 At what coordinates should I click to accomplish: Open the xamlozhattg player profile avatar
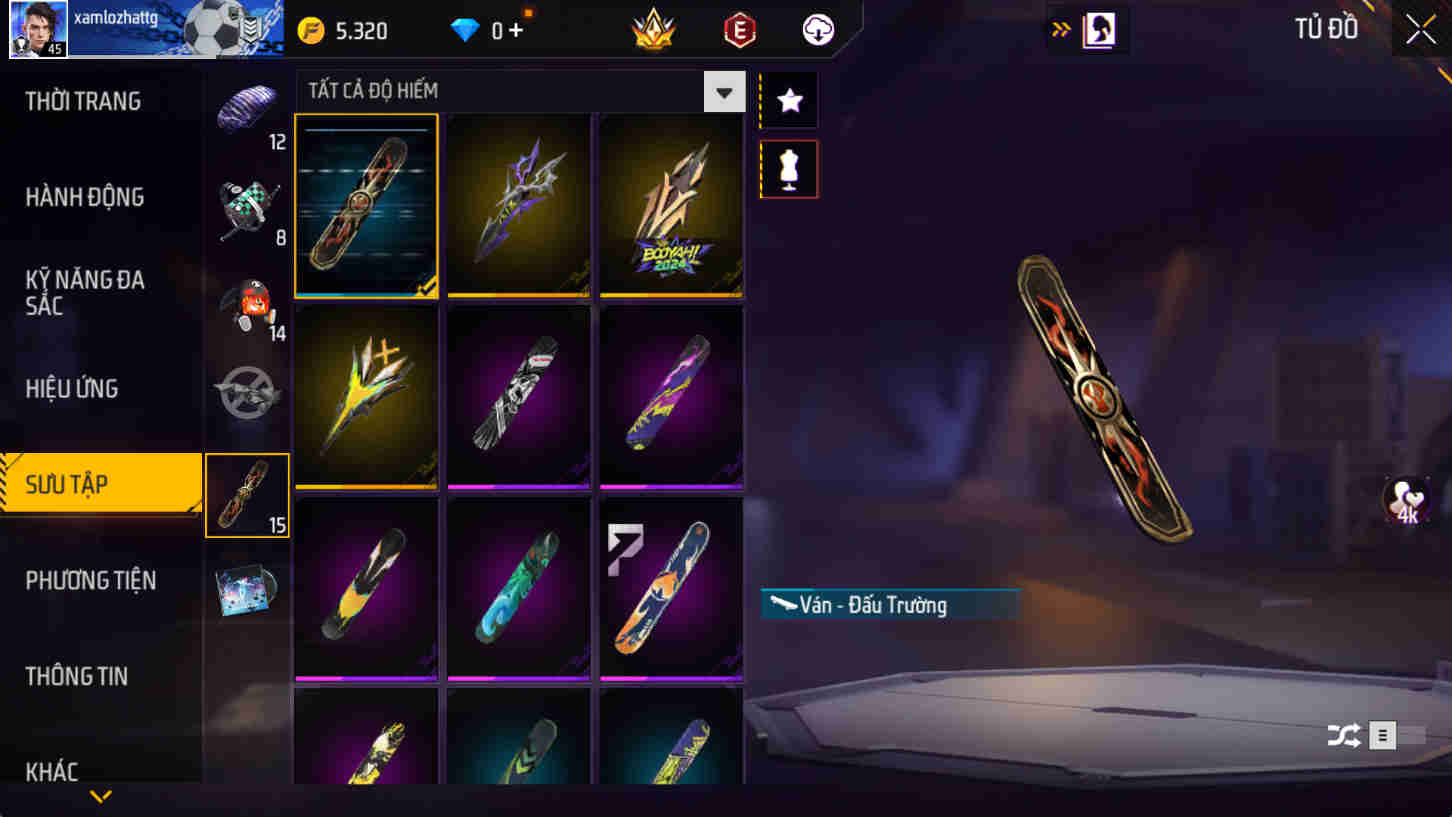(x=37, y=28)
